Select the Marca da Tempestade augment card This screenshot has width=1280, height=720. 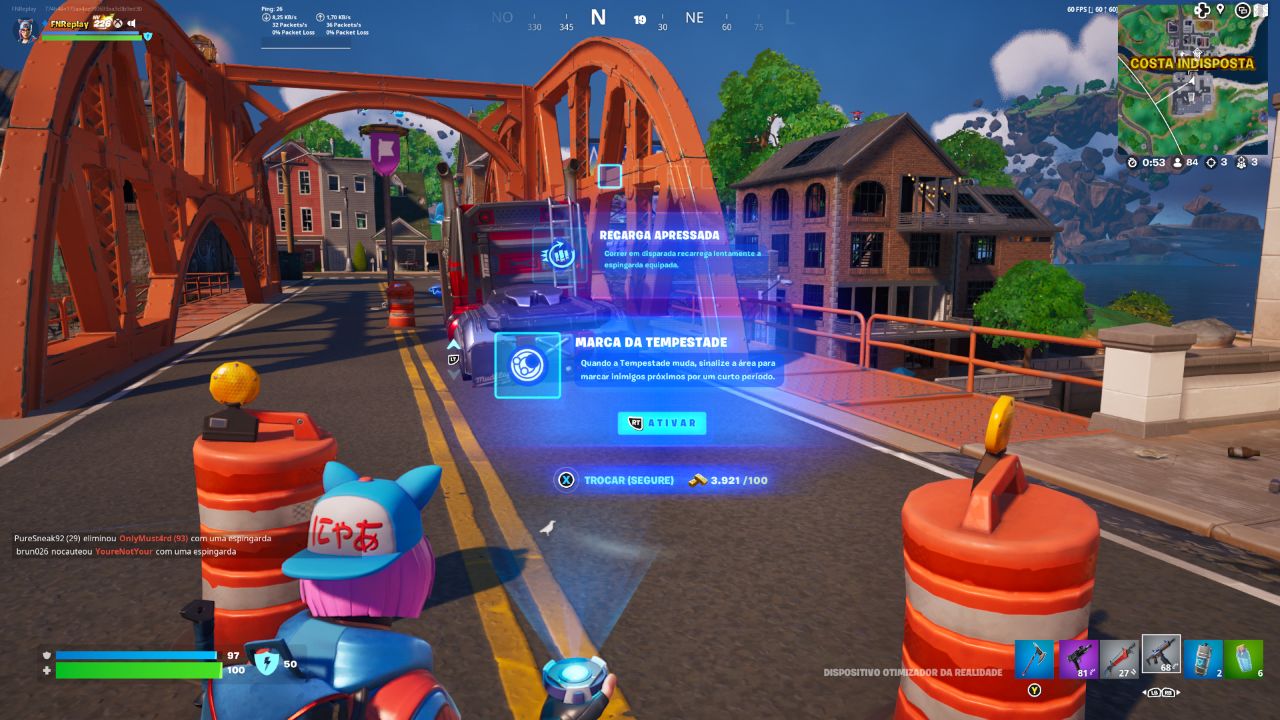pyautogui.click(x=528, y=365)
